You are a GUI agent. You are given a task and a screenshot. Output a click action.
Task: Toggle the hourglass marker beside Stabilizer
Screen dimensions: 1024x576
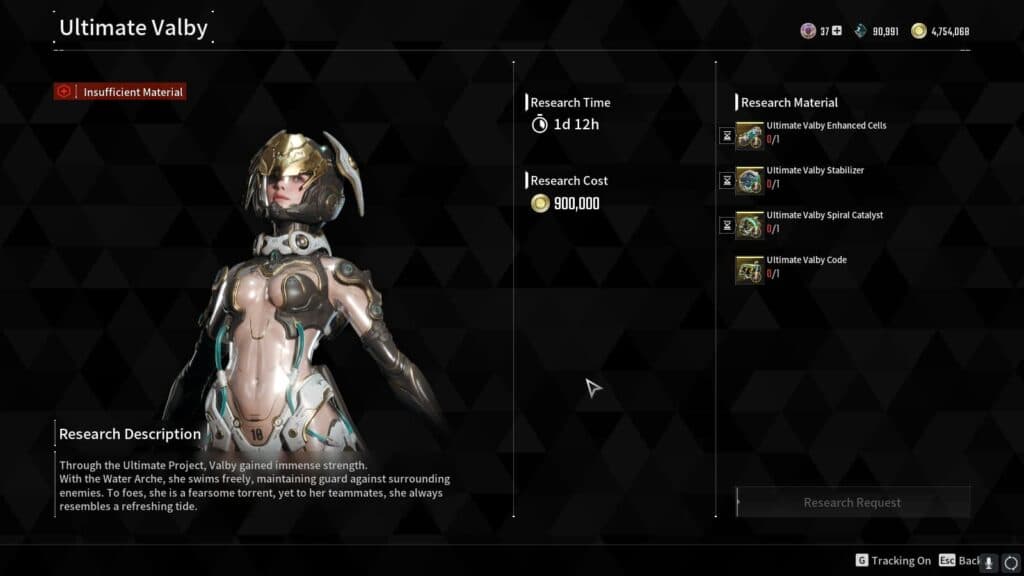pos(727,181)
